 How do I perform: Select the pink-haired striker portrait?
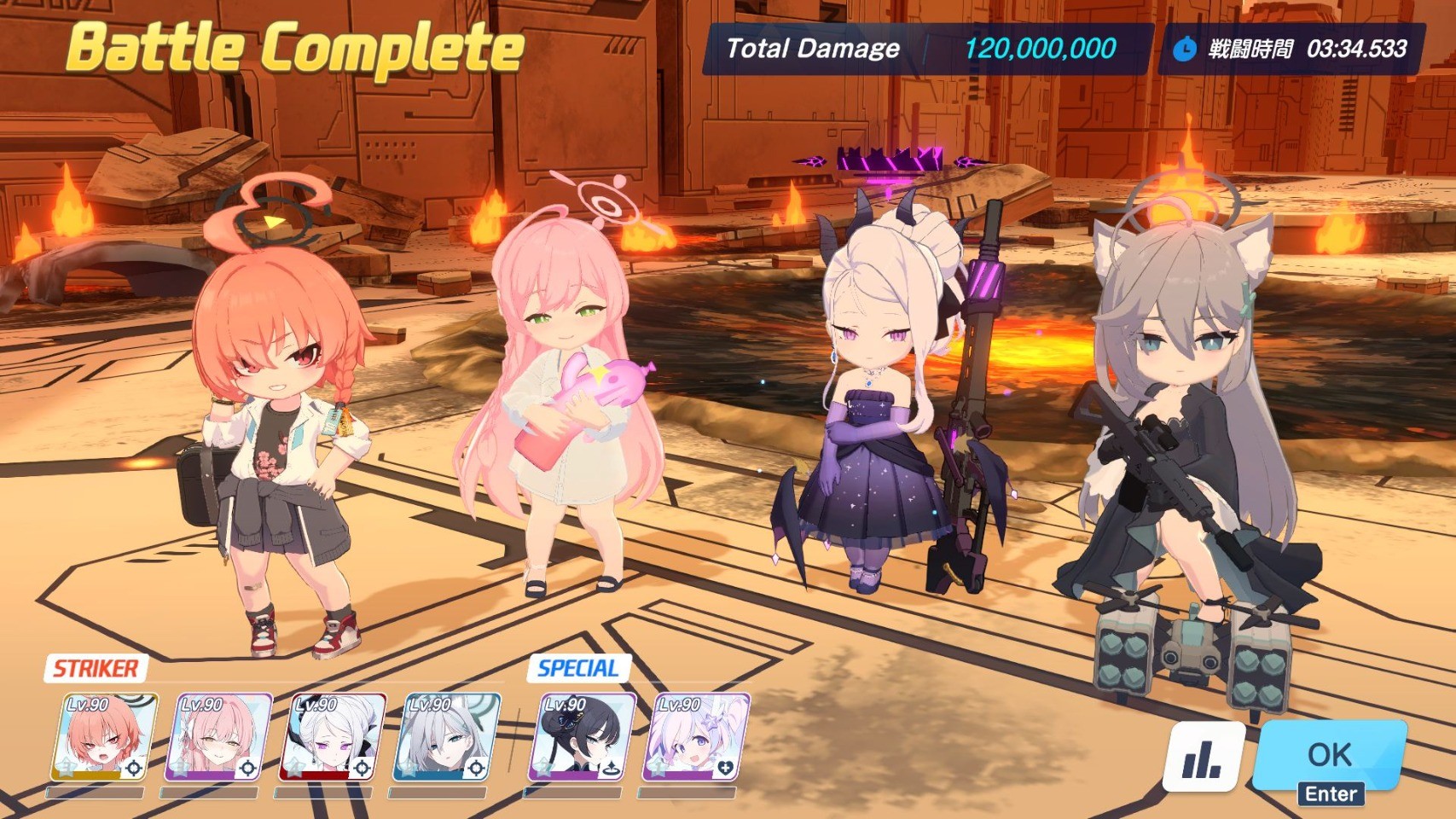coord(219,738)
